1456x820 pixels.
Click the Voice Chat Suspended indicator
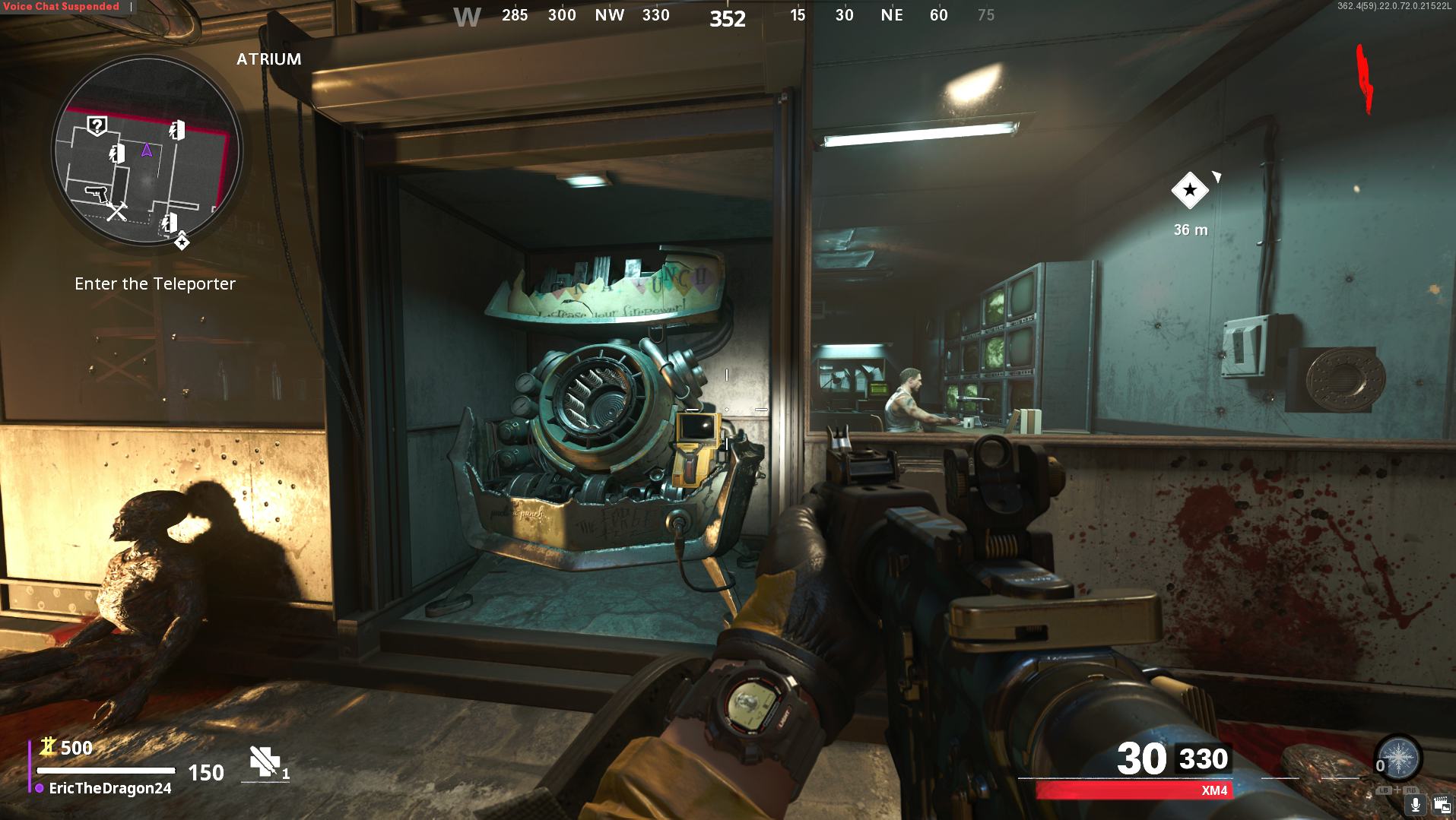pyautogui.click(x=59, y=5)
